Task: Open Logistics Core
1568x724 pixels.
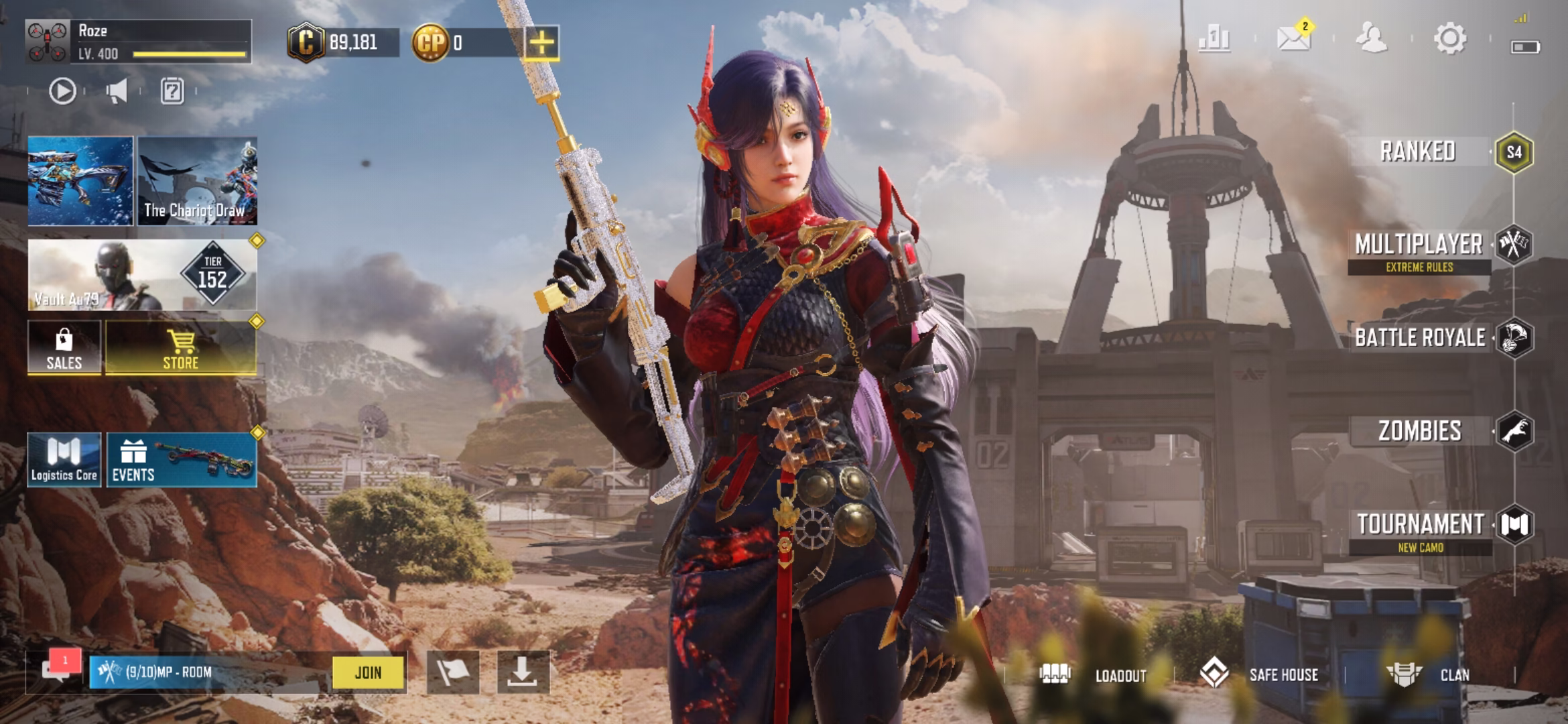Action: (x=64, y=460)
